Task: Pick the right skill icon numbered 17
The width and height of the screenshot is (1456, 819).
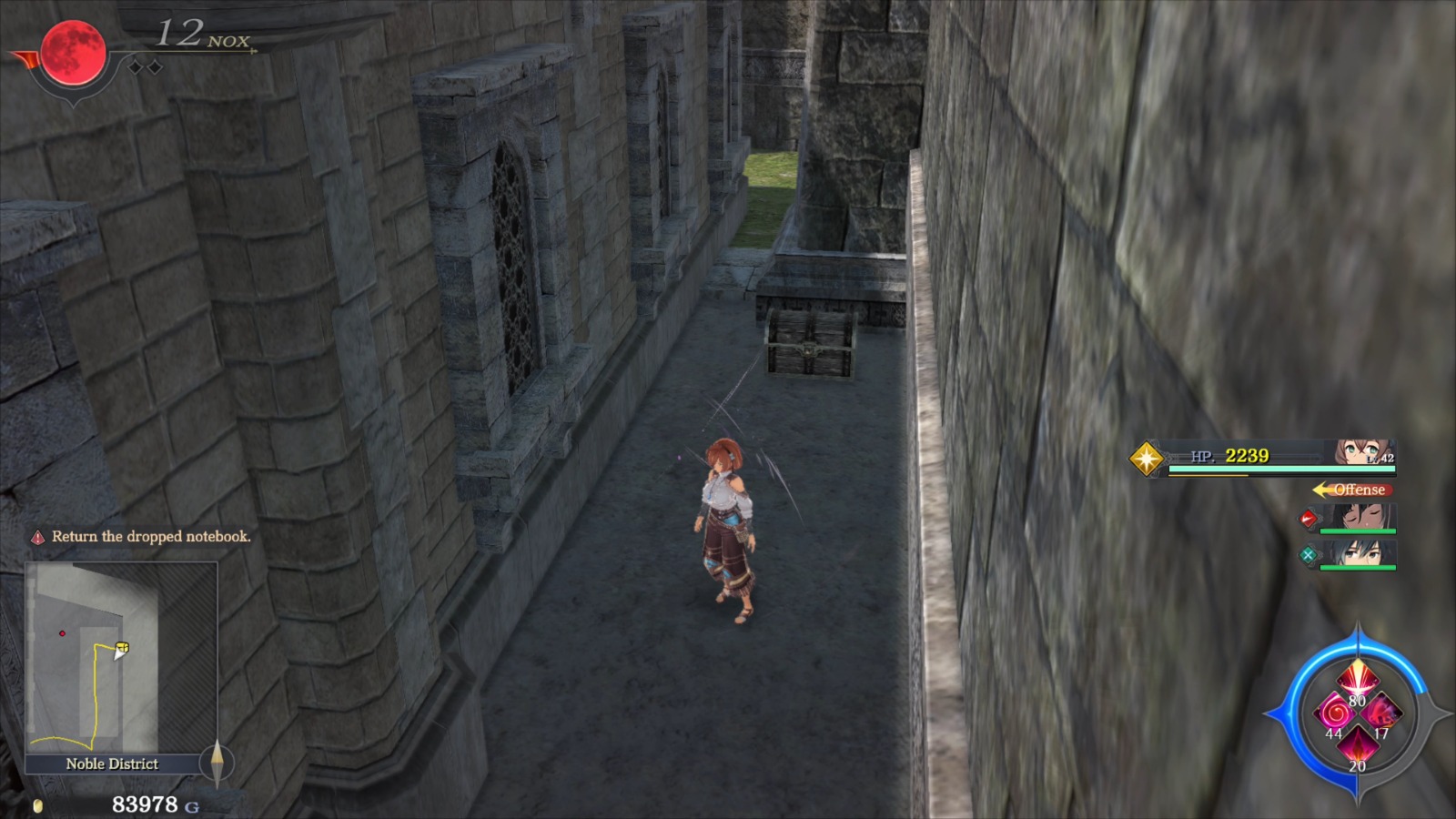Action: click(x=1381, y=713)
